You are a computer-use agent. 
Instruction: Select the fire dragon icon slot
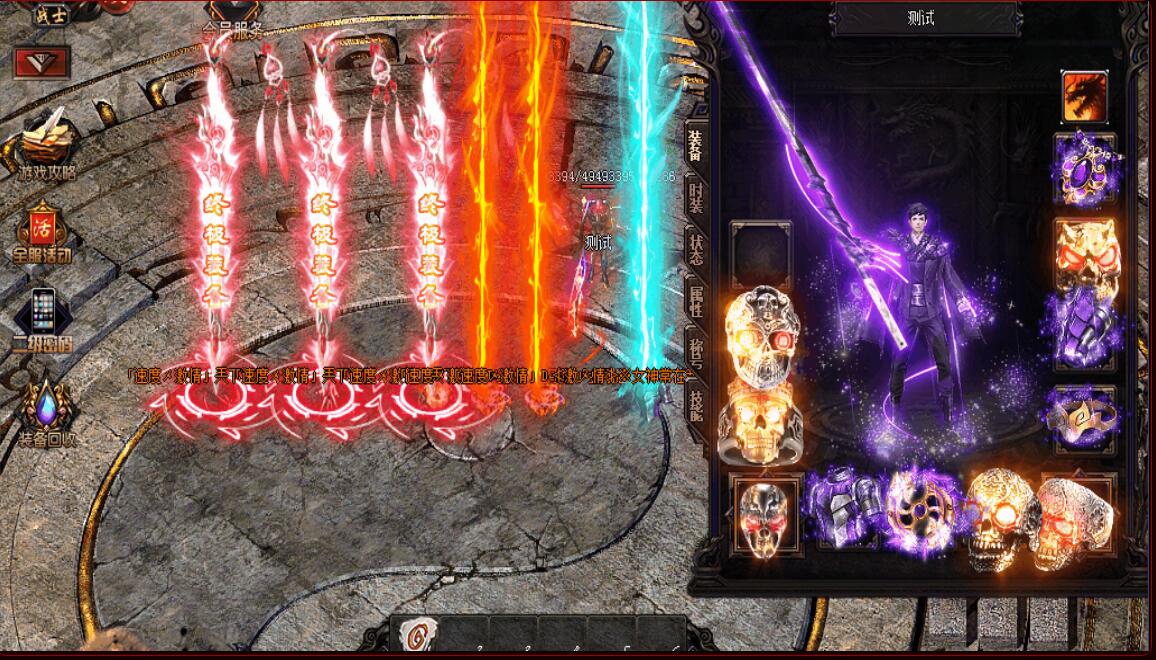(x=1084, y=97)
